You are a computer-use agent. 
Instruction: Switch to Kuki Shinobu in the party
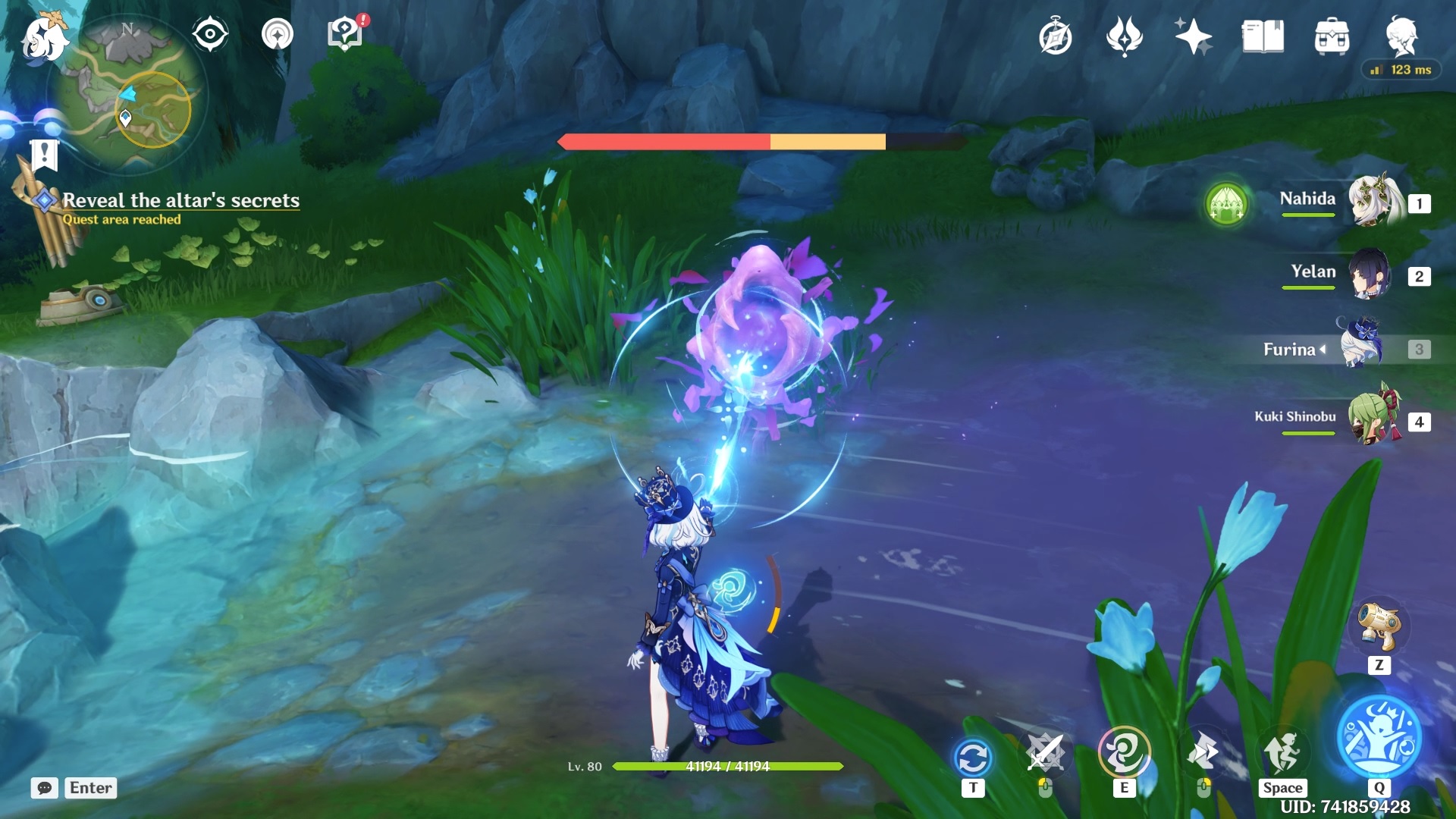tap(1371, 419)
